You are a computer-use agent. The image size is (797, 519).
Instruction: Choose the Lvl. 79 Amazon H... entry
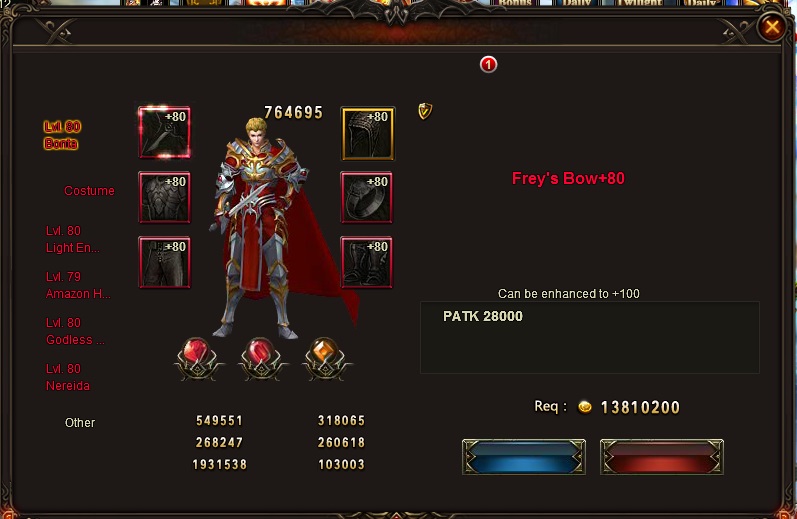coord(78,285)
